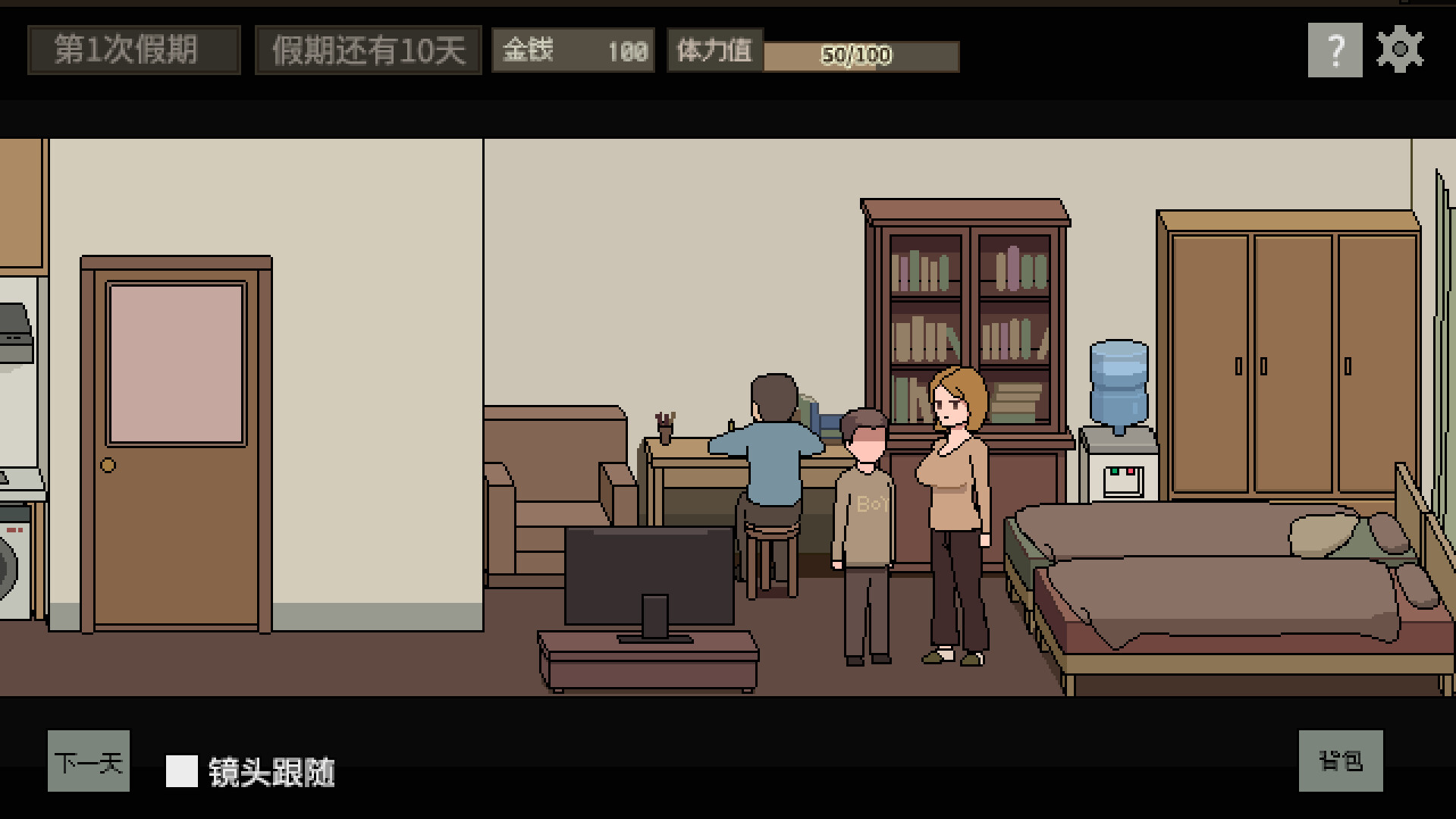
Task: Open the help panel via the ? icon
Action: pos(1334,52)
